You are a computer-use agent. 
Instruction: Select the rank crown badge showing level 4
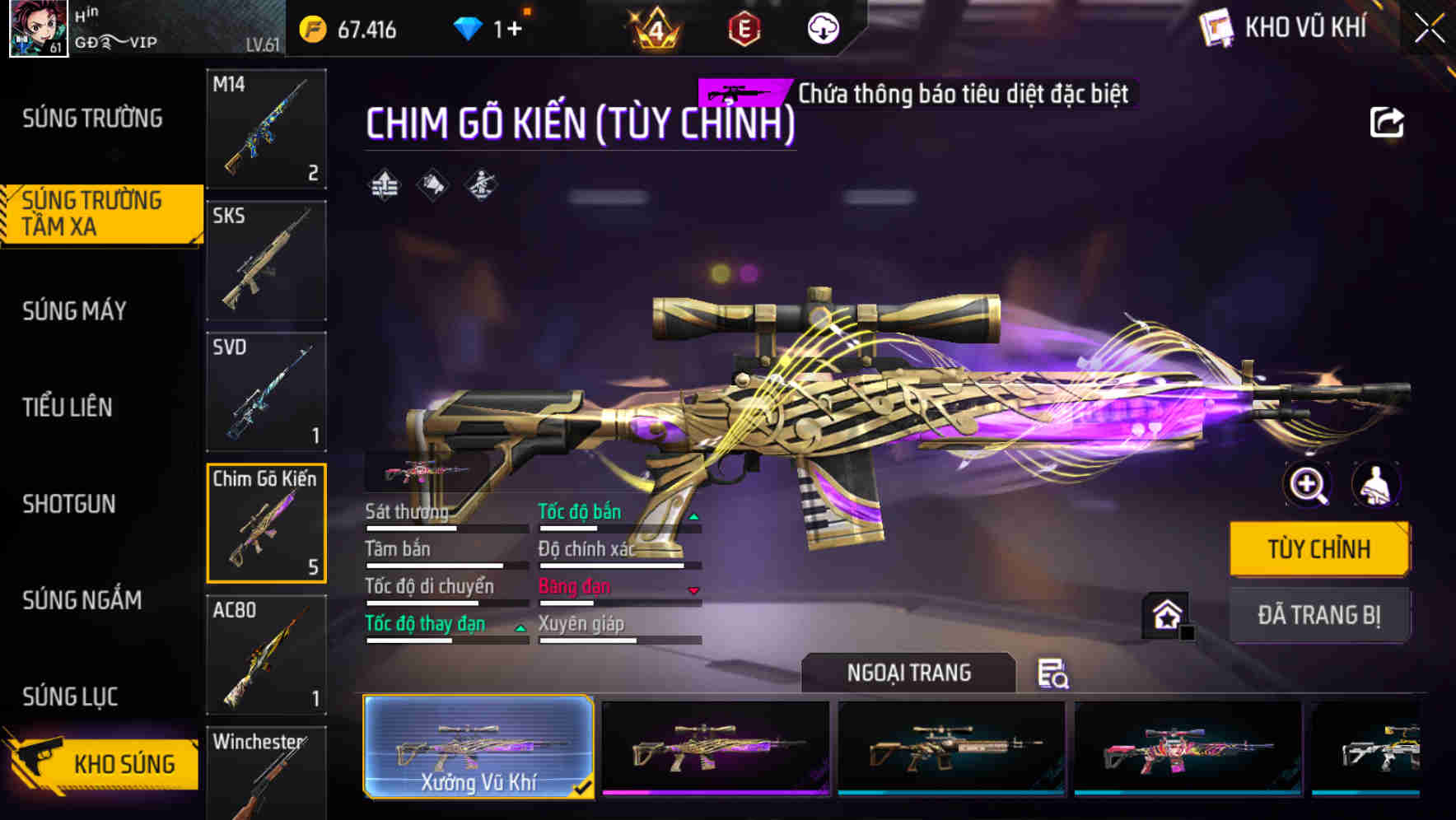(x=654, y=27)
